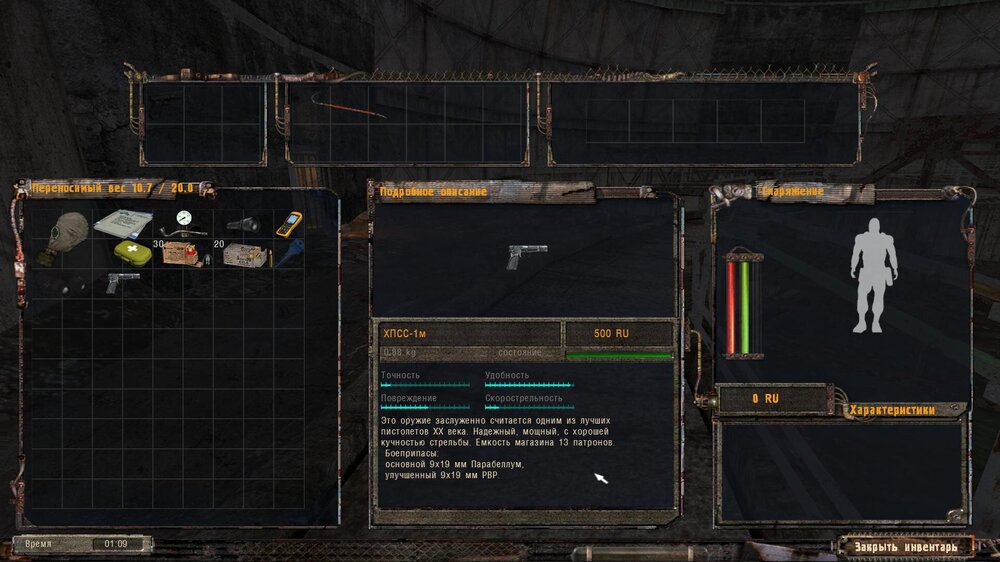Select the black flashlight item
The height and width of the screenshot is (562, 1000).
[243, 224]
